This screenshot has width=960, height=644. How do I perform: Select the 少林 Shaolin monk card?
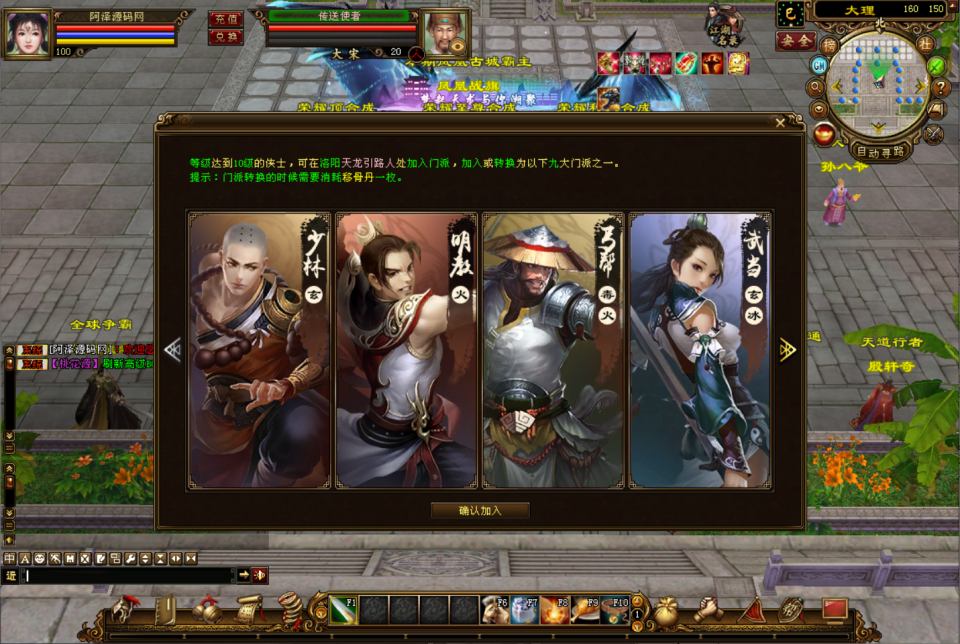pyautogui.click(x=260, y=350)
